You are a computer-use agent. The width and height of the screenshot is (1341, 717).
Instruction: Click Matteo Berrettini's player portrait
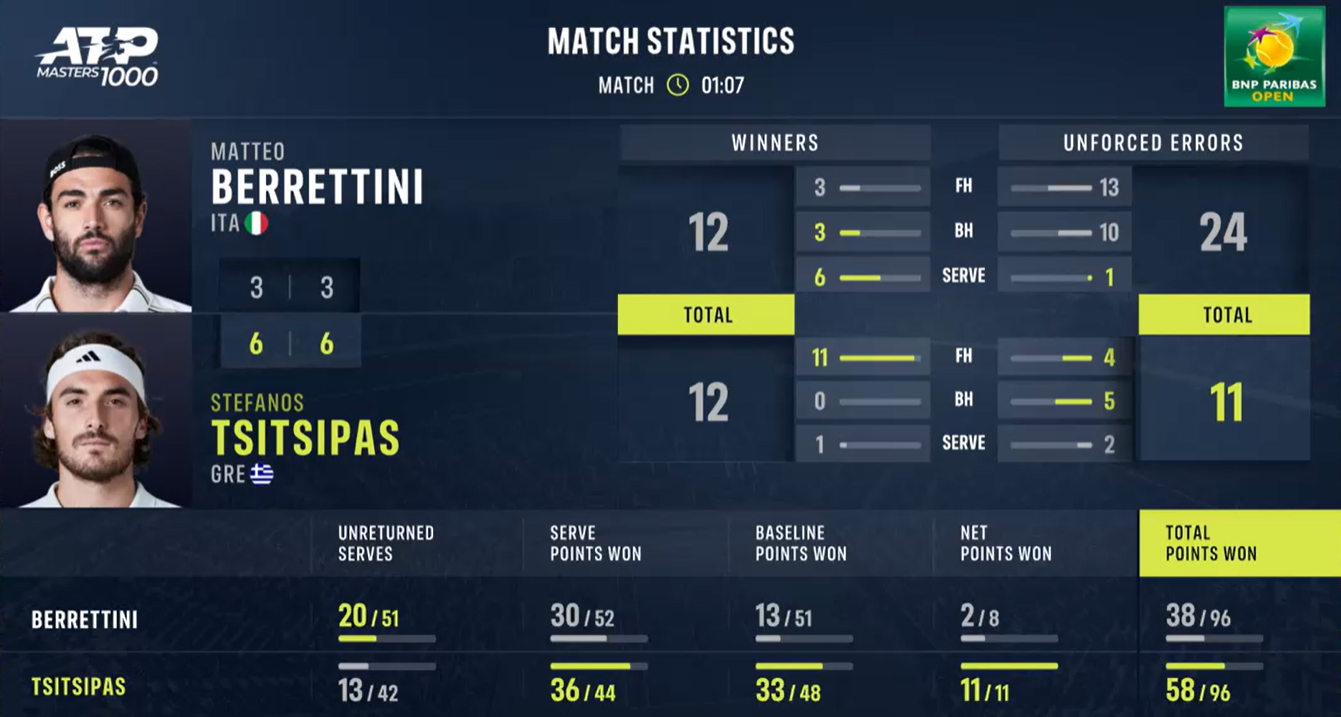pyautogui.click(x=94, y=218)
